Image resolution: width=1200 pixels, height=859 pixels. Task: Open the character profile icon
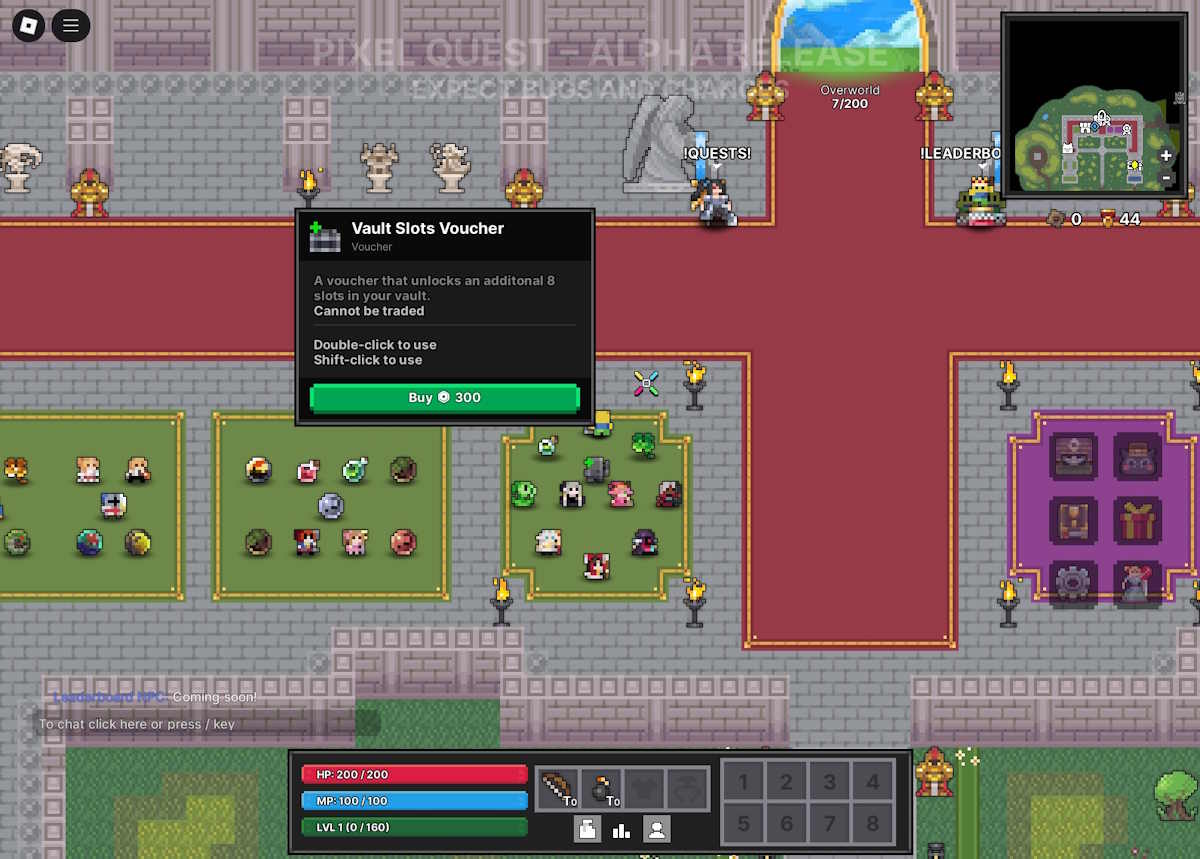657,829
